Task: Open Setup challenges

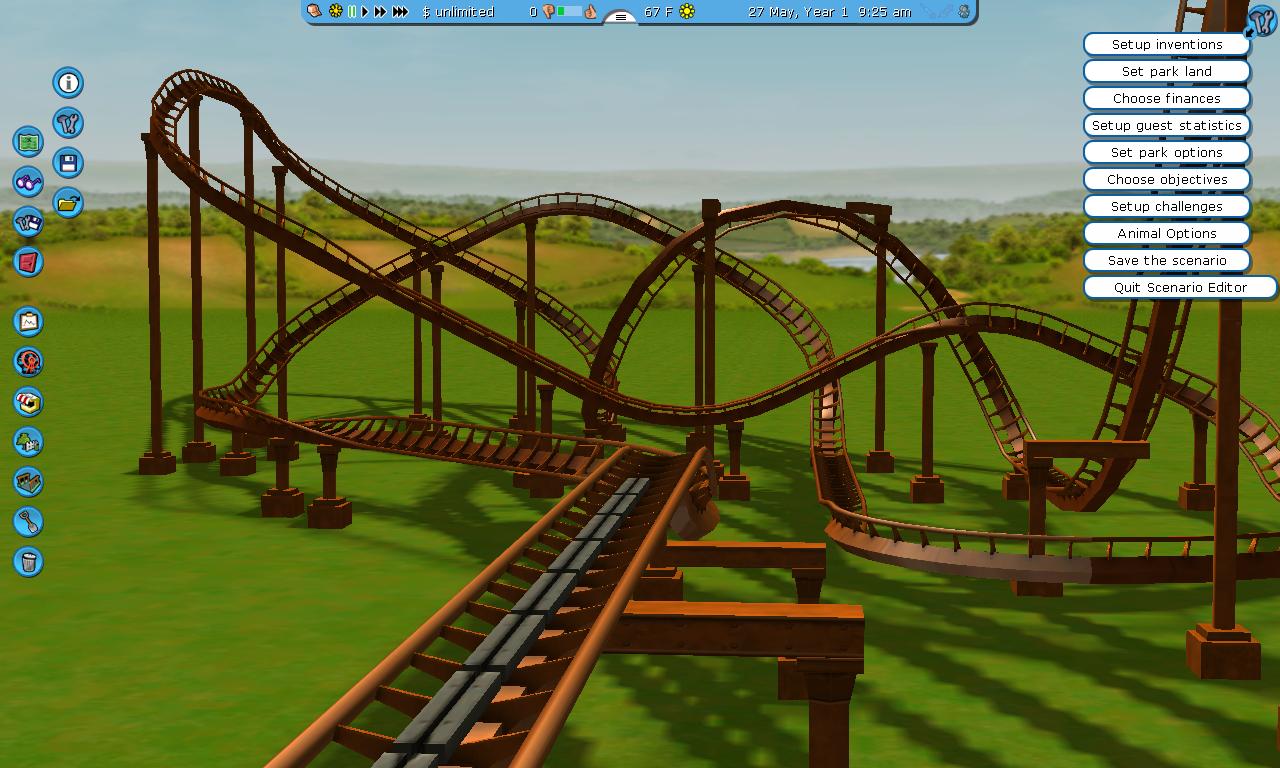Action: point(1166,206)
